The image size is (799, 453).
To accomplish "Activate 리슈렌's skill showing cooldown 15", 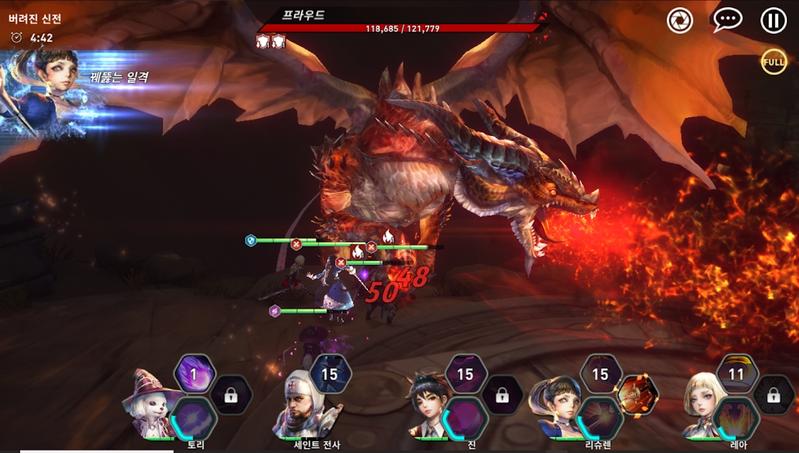I will pyautogui.click(x=600, y=374).
